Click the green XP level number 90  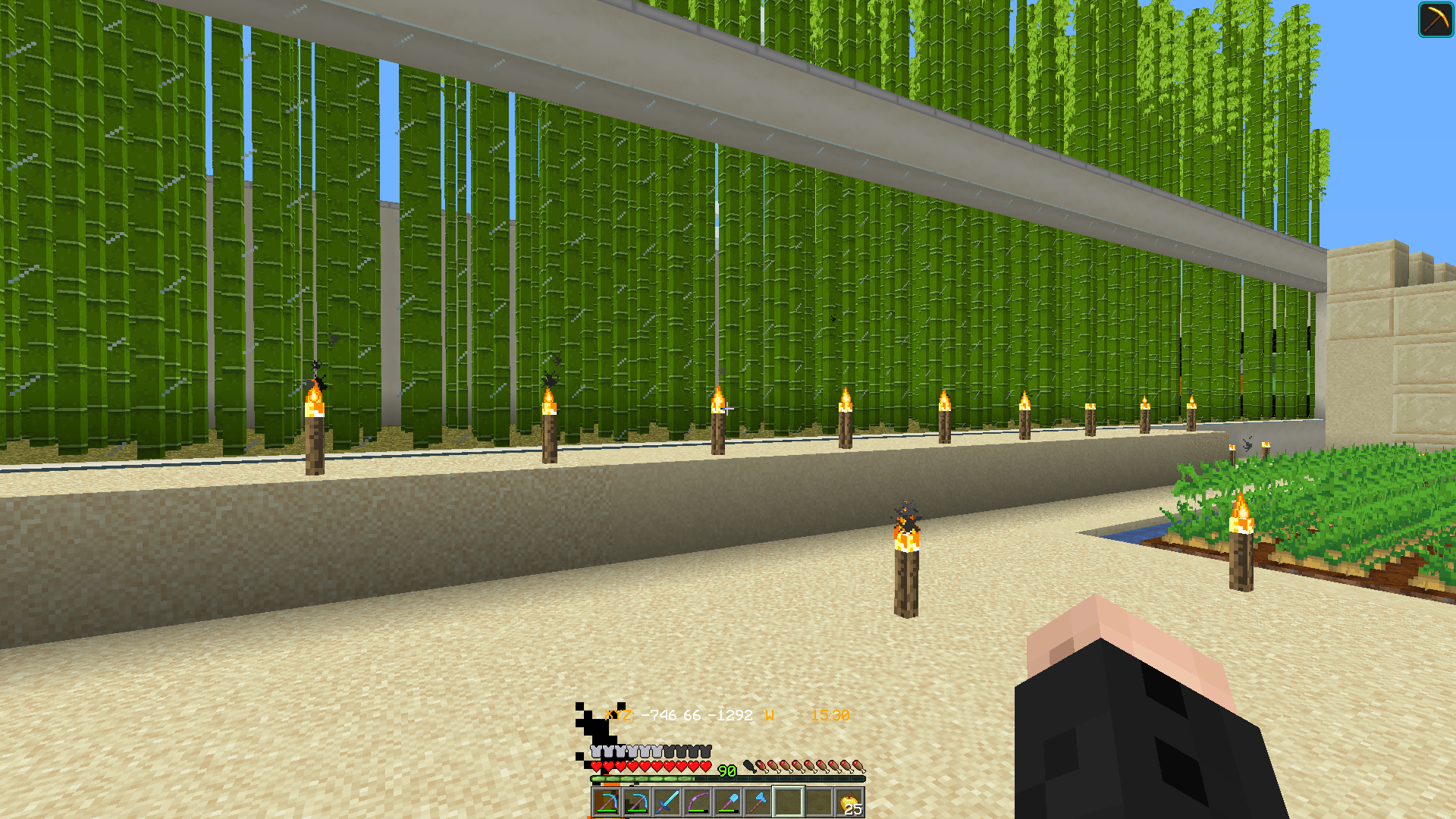tap(727, 771)
